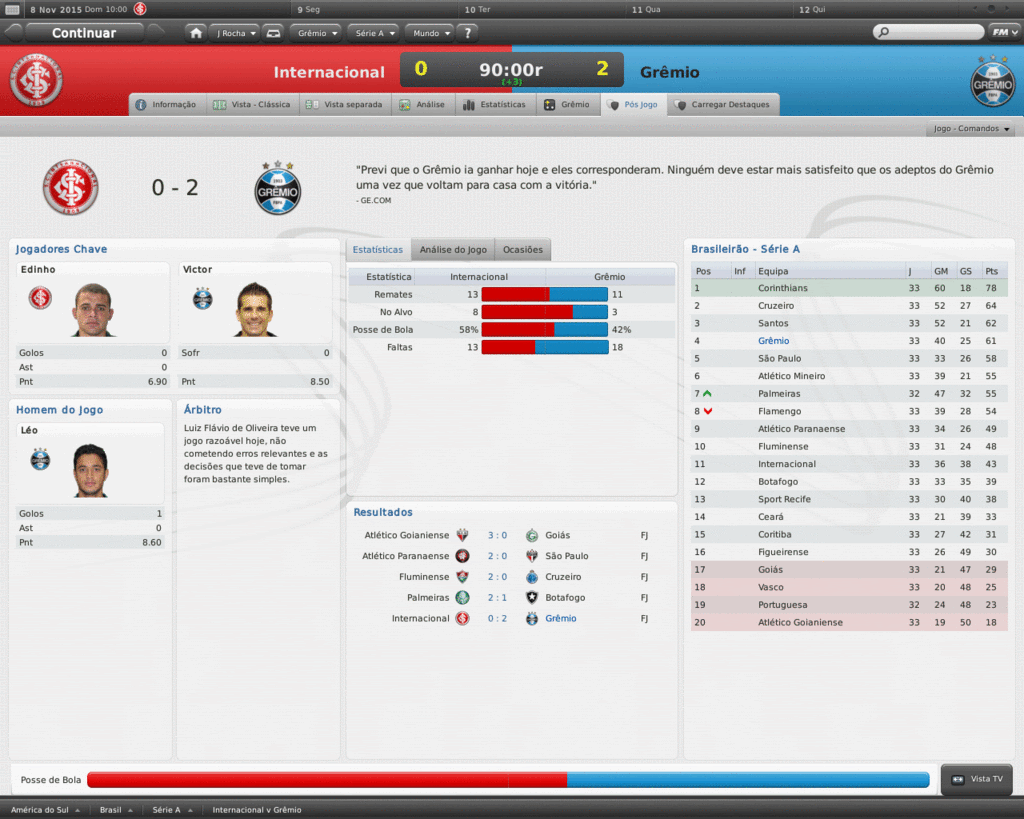
Task: Click the Continuar button
Action: pyautogui.click(x=84, y=33)
